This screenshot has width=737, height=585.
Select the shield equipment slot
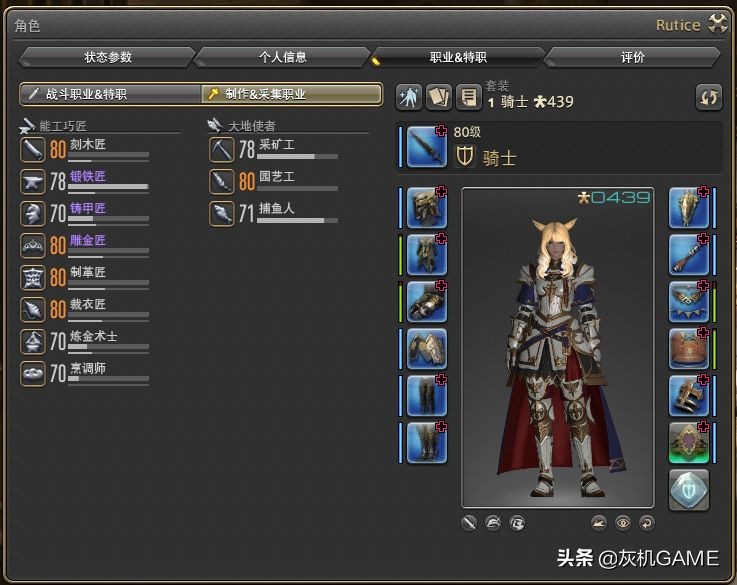[x=688, y=208]
